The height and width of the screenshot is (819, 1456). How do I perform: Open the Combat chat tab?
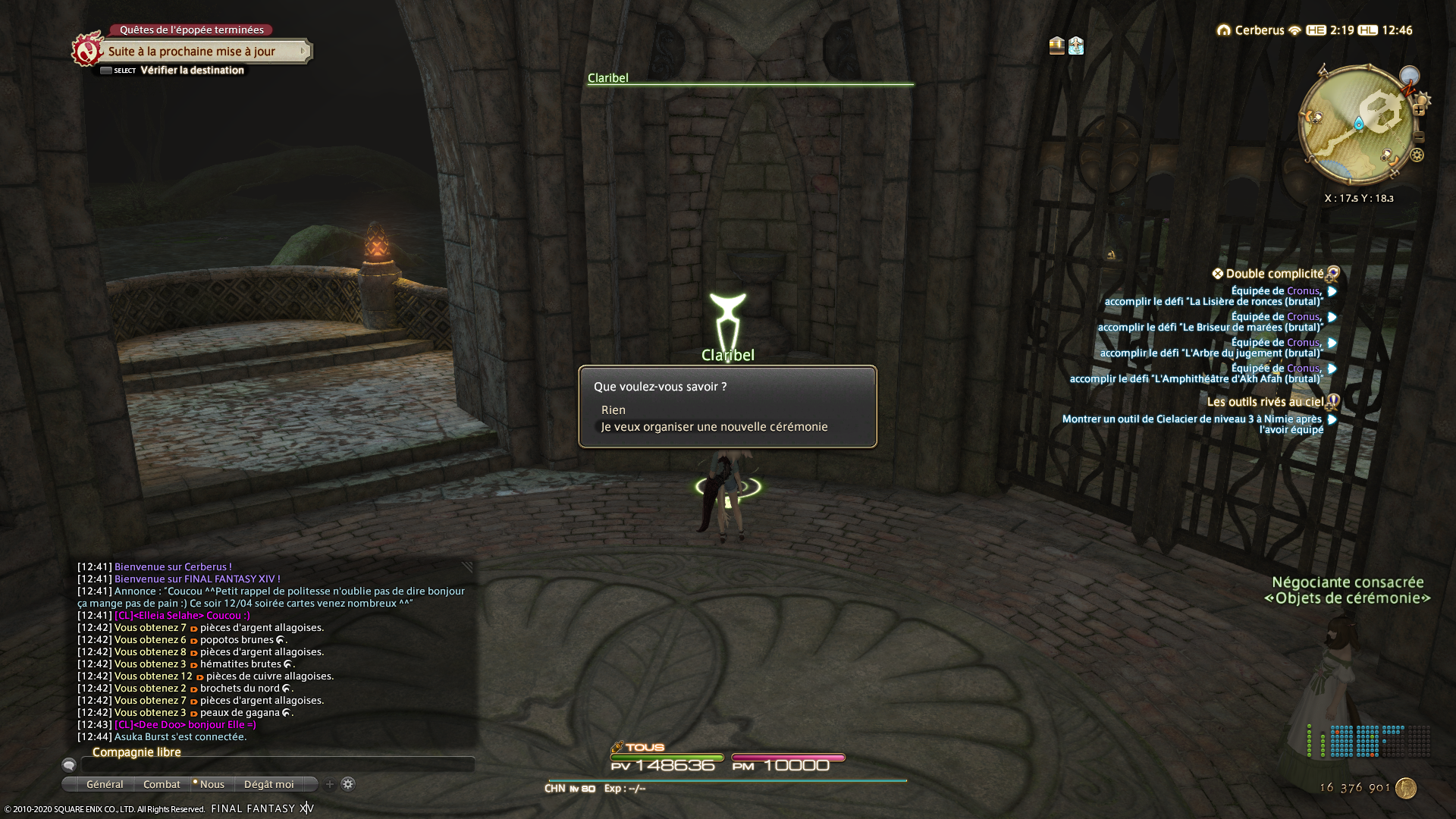[x=162, y=784]
